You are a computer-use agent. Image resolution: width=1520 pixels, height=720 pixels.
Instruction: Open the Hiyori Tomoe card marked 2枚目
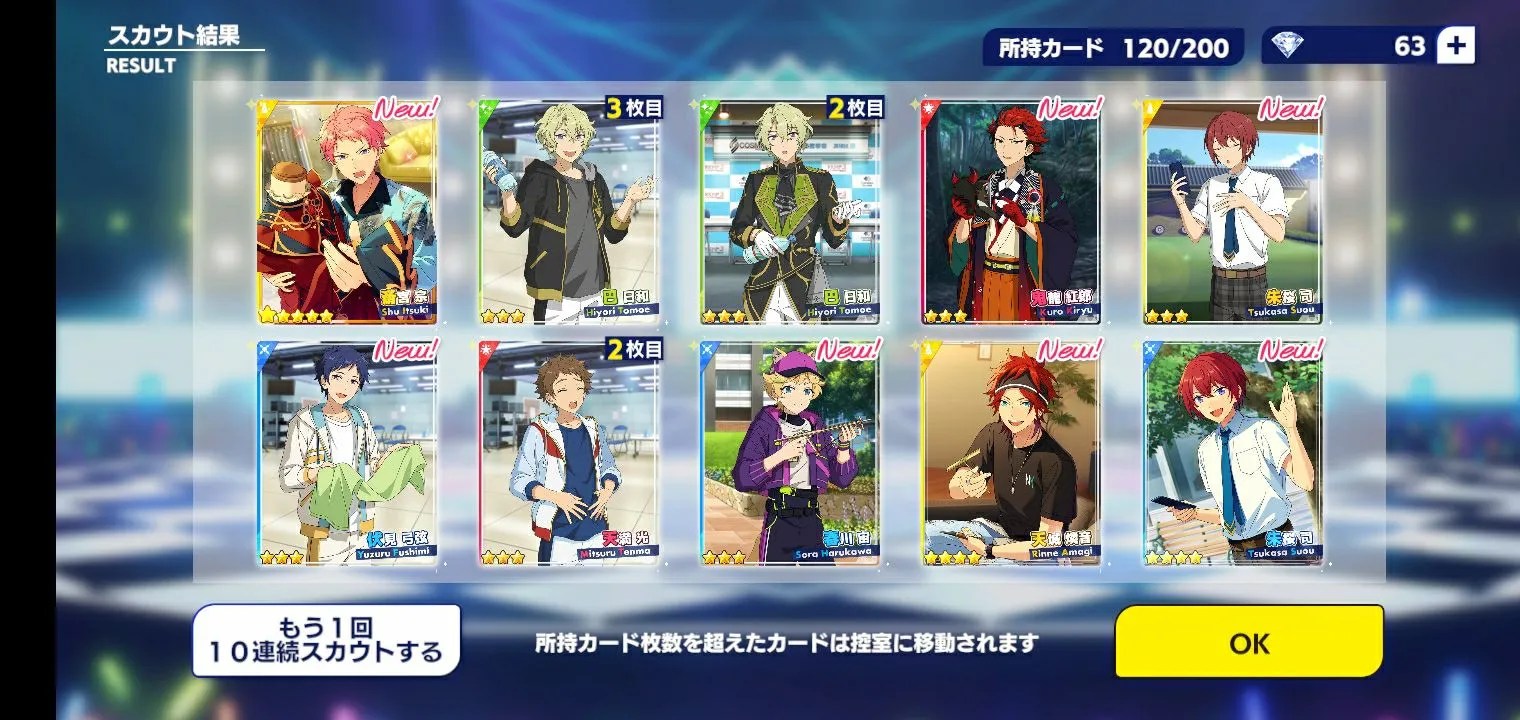point(790,212)
